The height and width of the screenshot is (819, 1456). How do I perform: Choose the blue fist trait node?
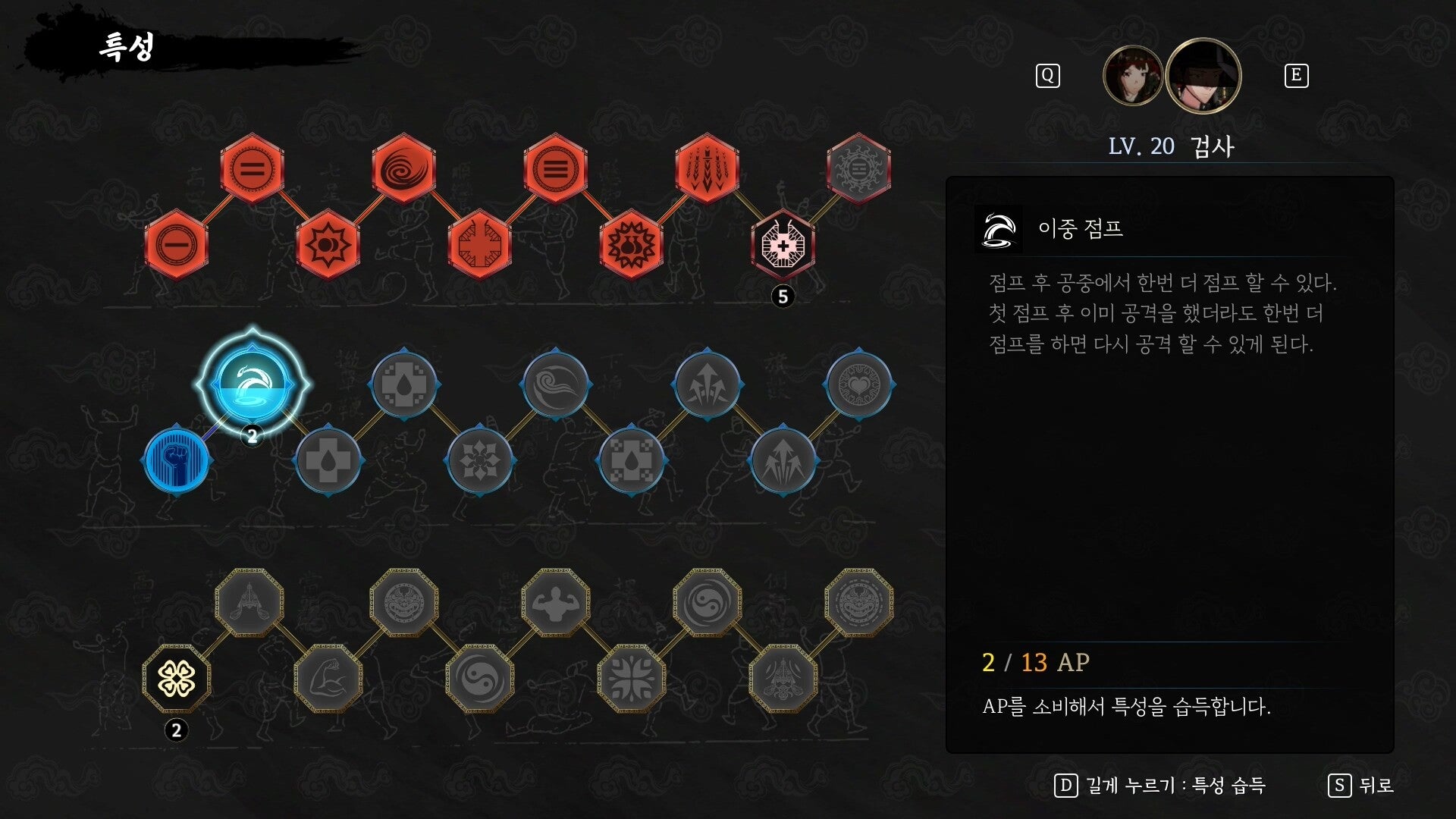point(176,460)
